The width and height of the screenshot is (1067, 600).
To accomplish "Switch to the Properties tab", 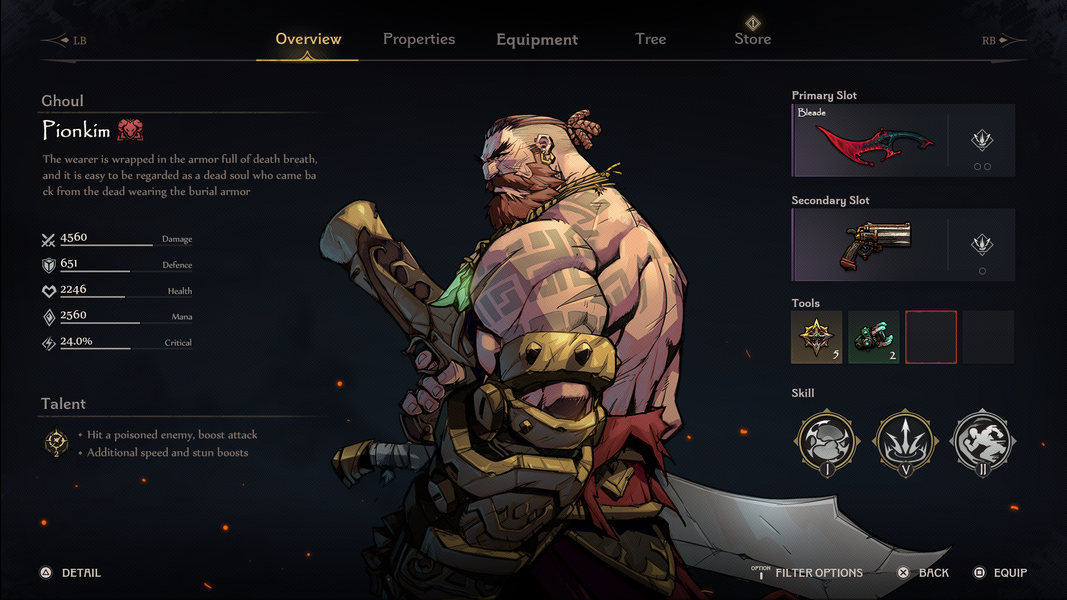I will [419, 39].
